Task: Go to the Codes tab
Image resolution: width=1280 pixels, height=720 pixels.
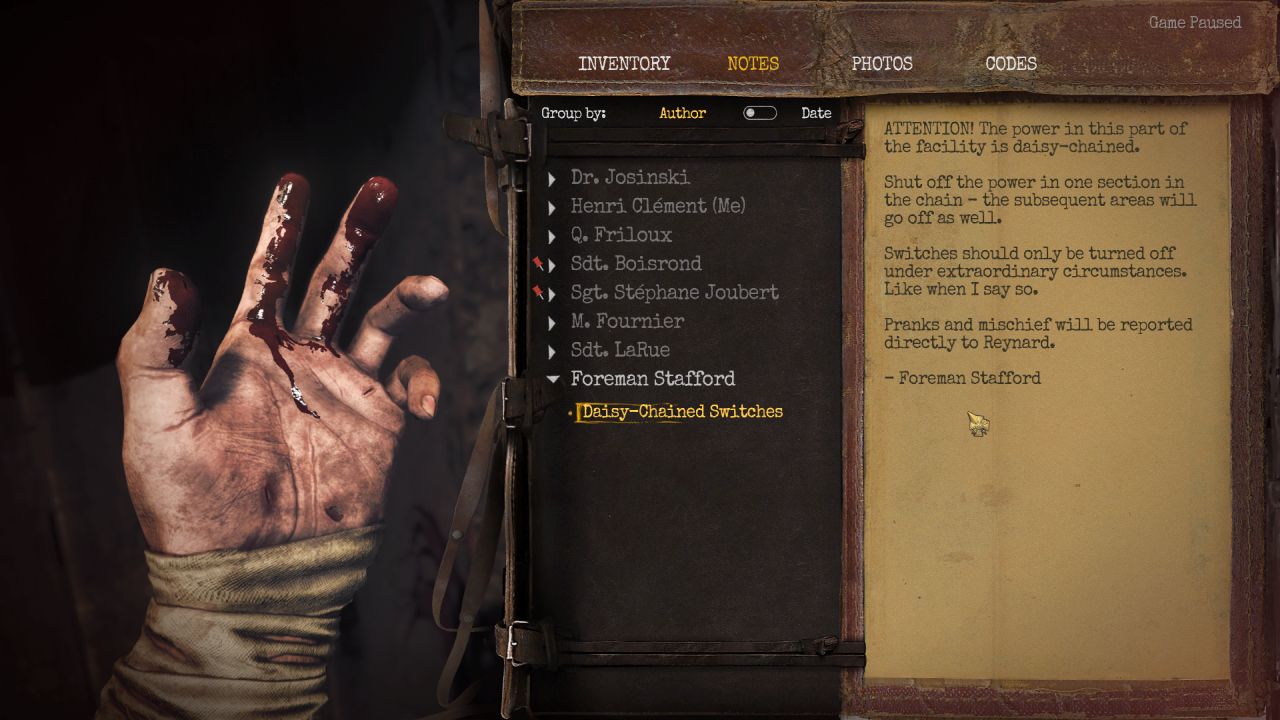Action: [1011, 63]
